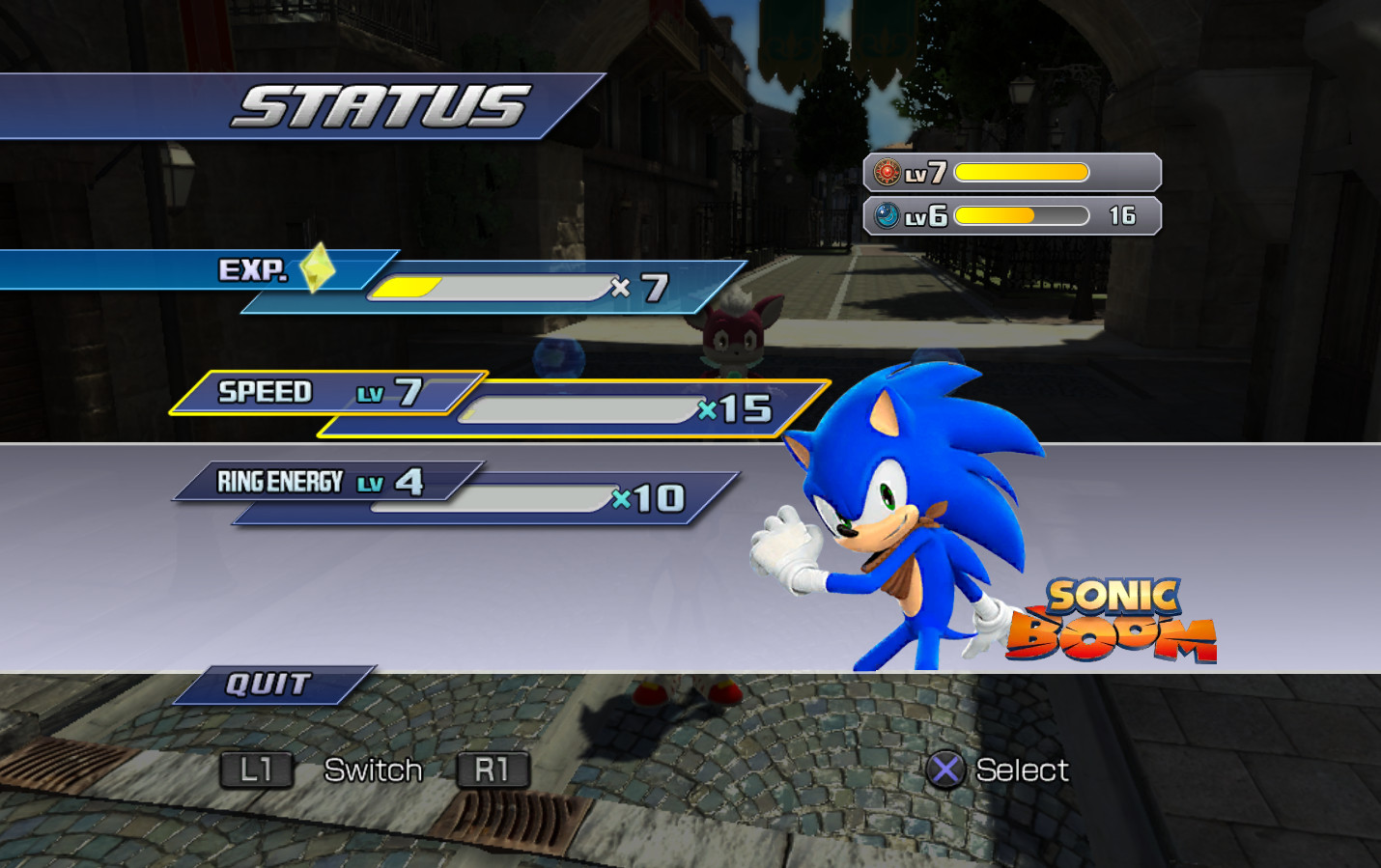Select the blue Moon Medal icon
Screen dimensions: 1381x868
pos(885,214)
